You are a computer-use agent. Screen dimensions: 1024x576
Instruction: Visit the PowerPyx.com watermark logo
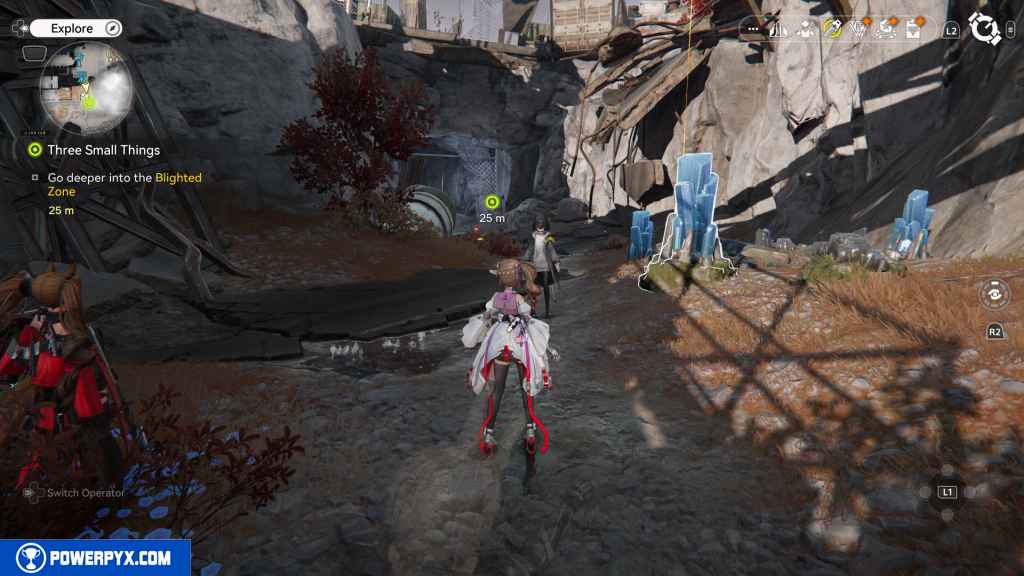[x=95, y=558]
